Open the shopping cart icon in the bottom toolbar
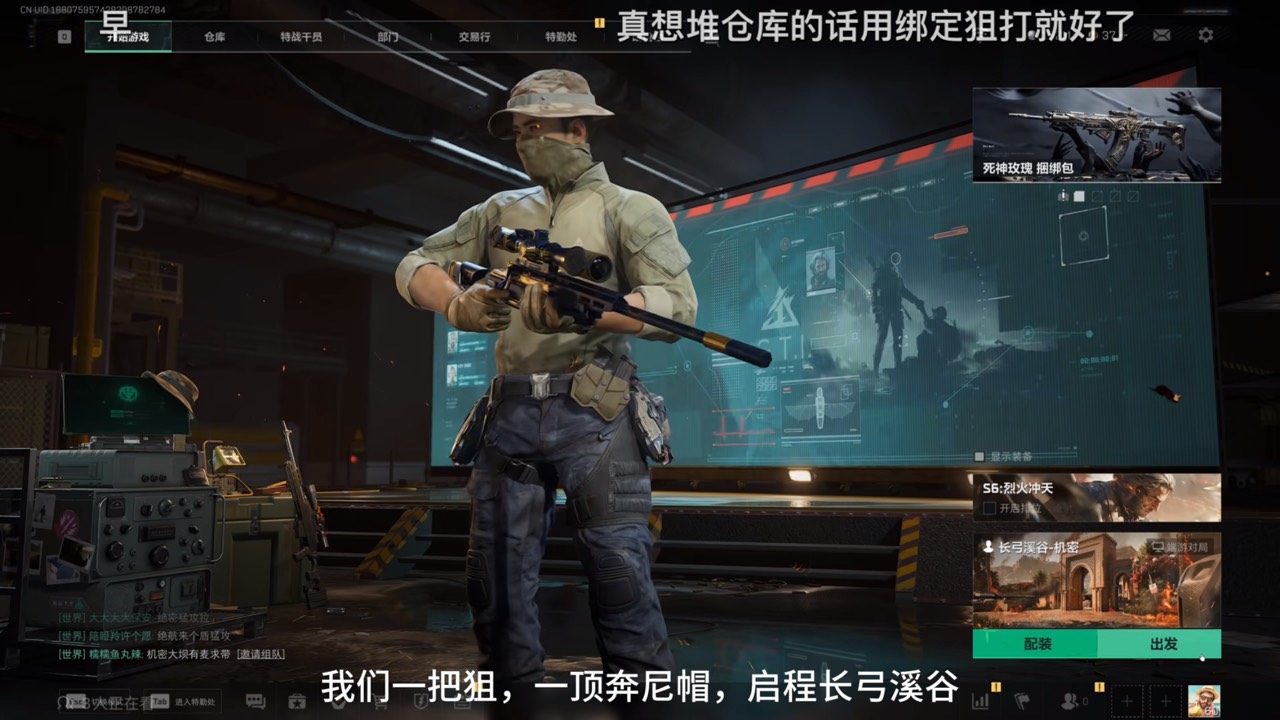The width and height of the screenshot is (1280, 720). point(377,703)
